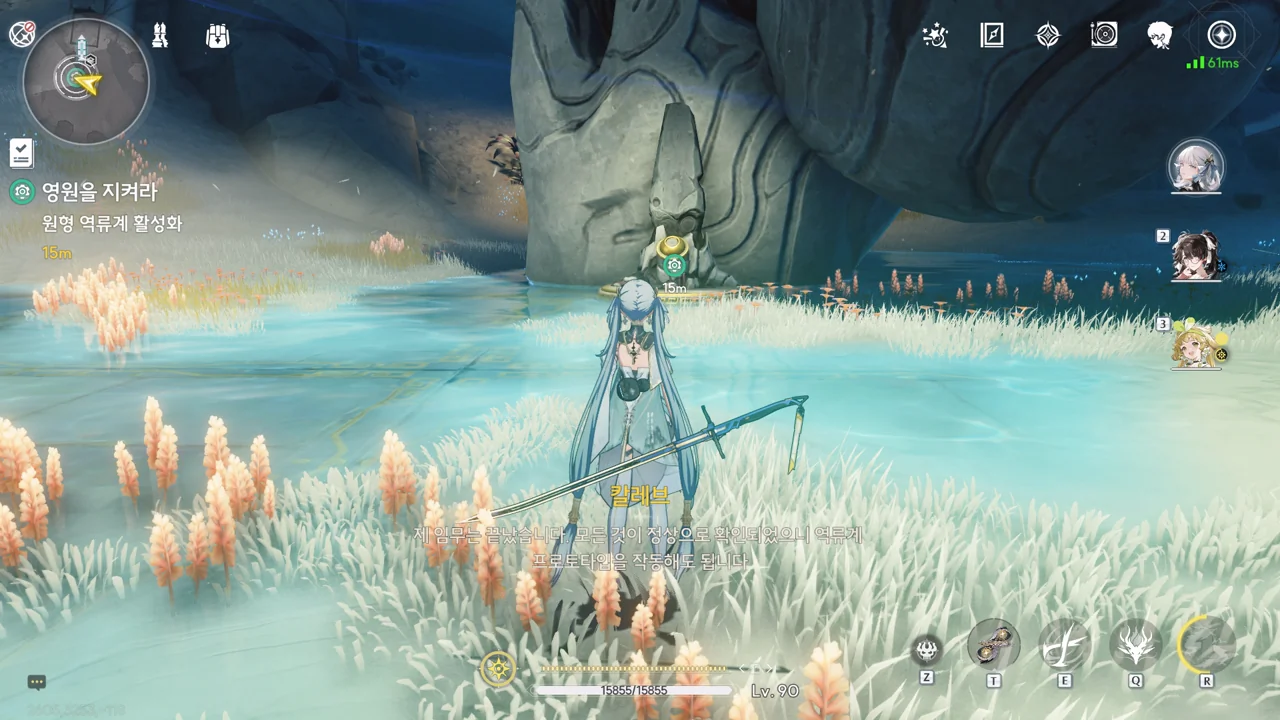Open the chat bubble icon
This screenshot has width=1280, height=720.
pyautogui.click(x=37, y=682)
